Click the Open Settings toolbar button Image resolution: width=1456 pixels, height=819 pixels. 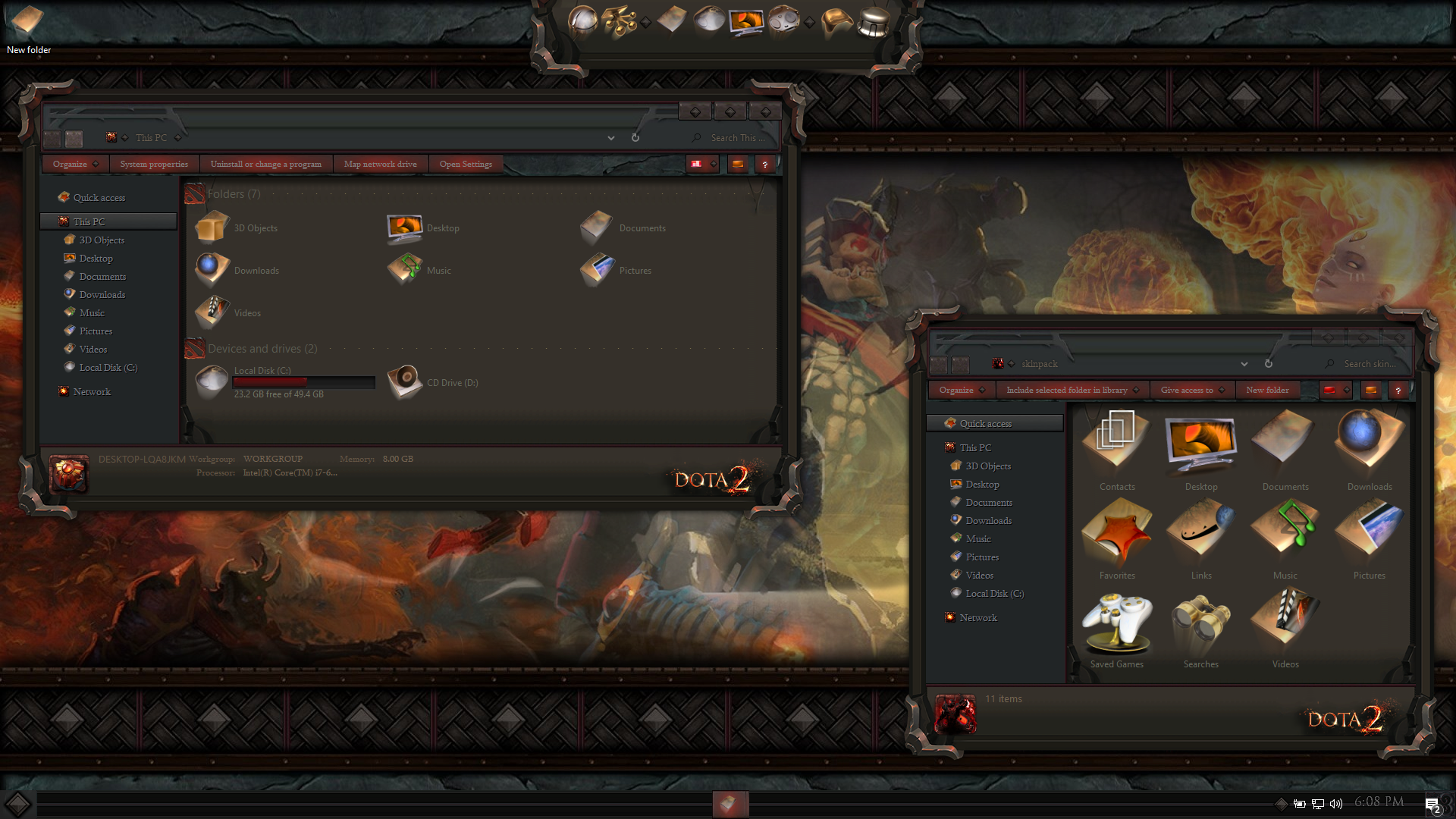click(x=466, y=164)
